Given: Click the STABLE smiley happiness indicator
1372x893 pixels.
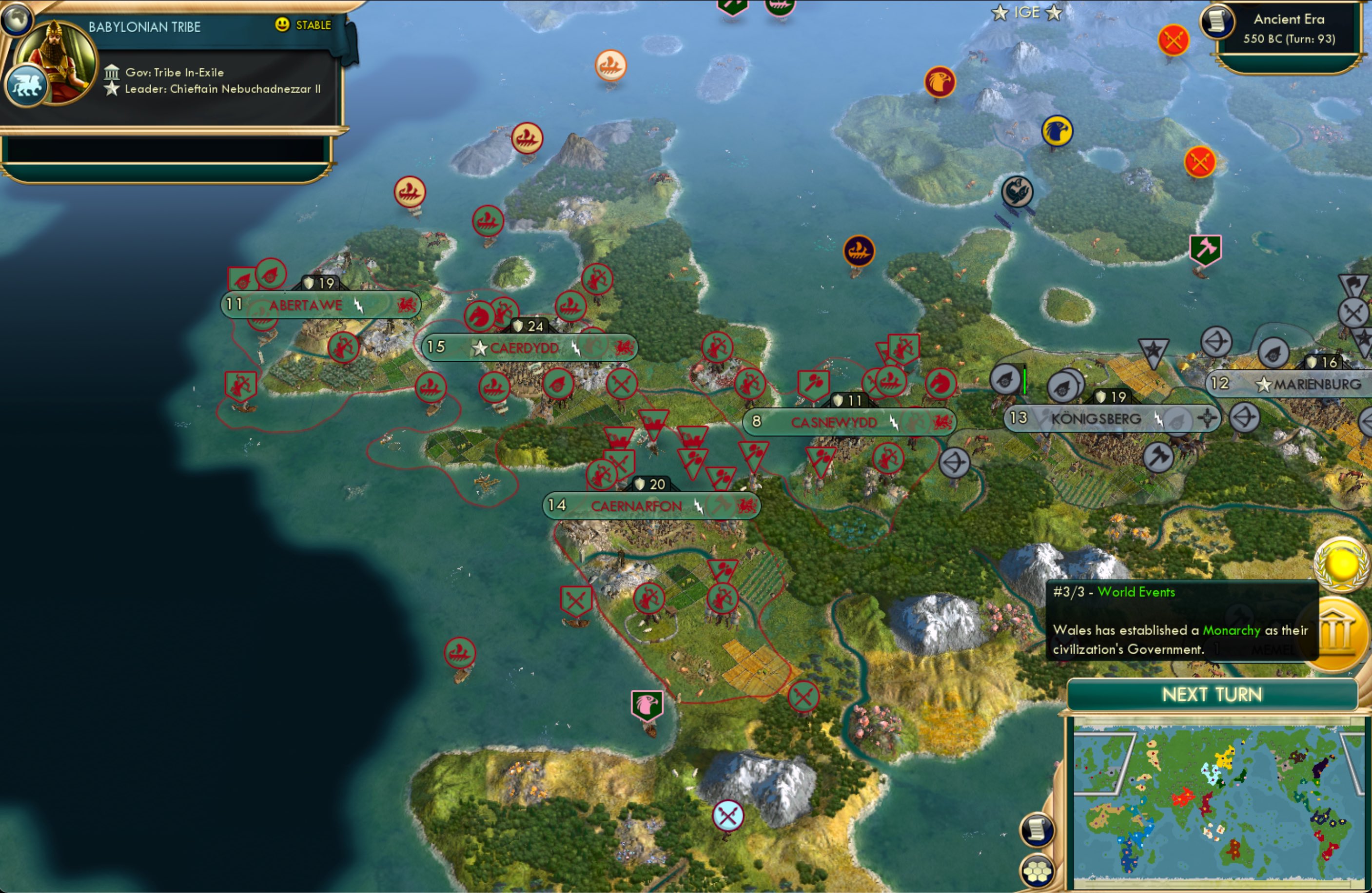Looking at the screenshot, I should pyautogui.click(x=281, y=25).
